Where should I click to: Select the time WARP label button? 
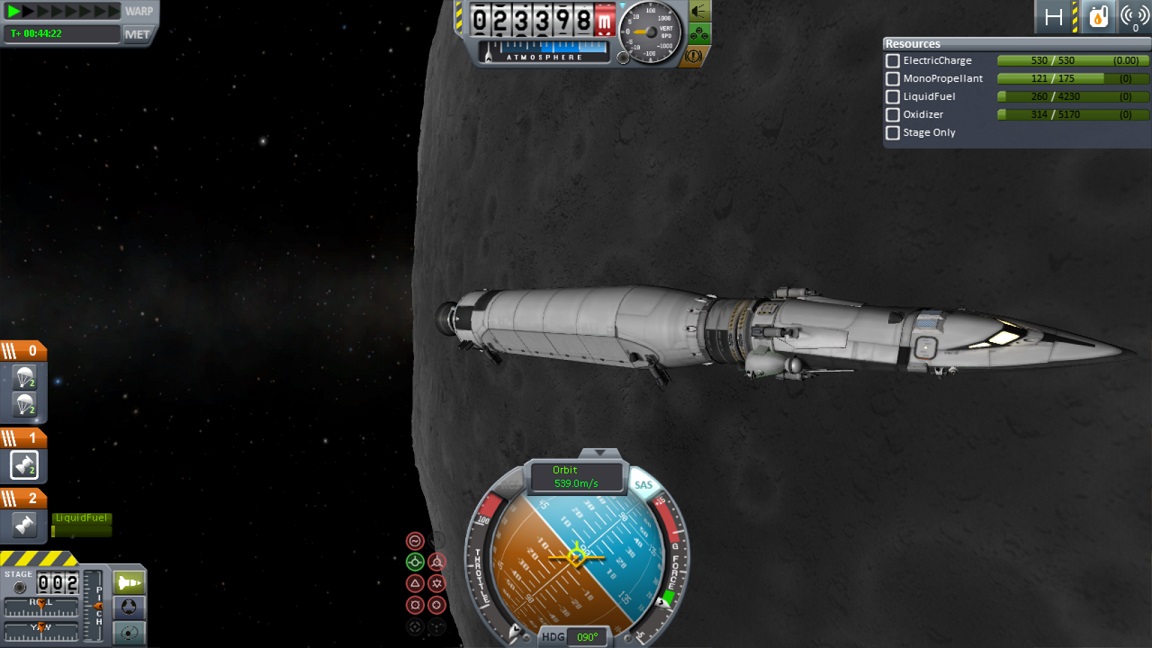tap(139, 11)
